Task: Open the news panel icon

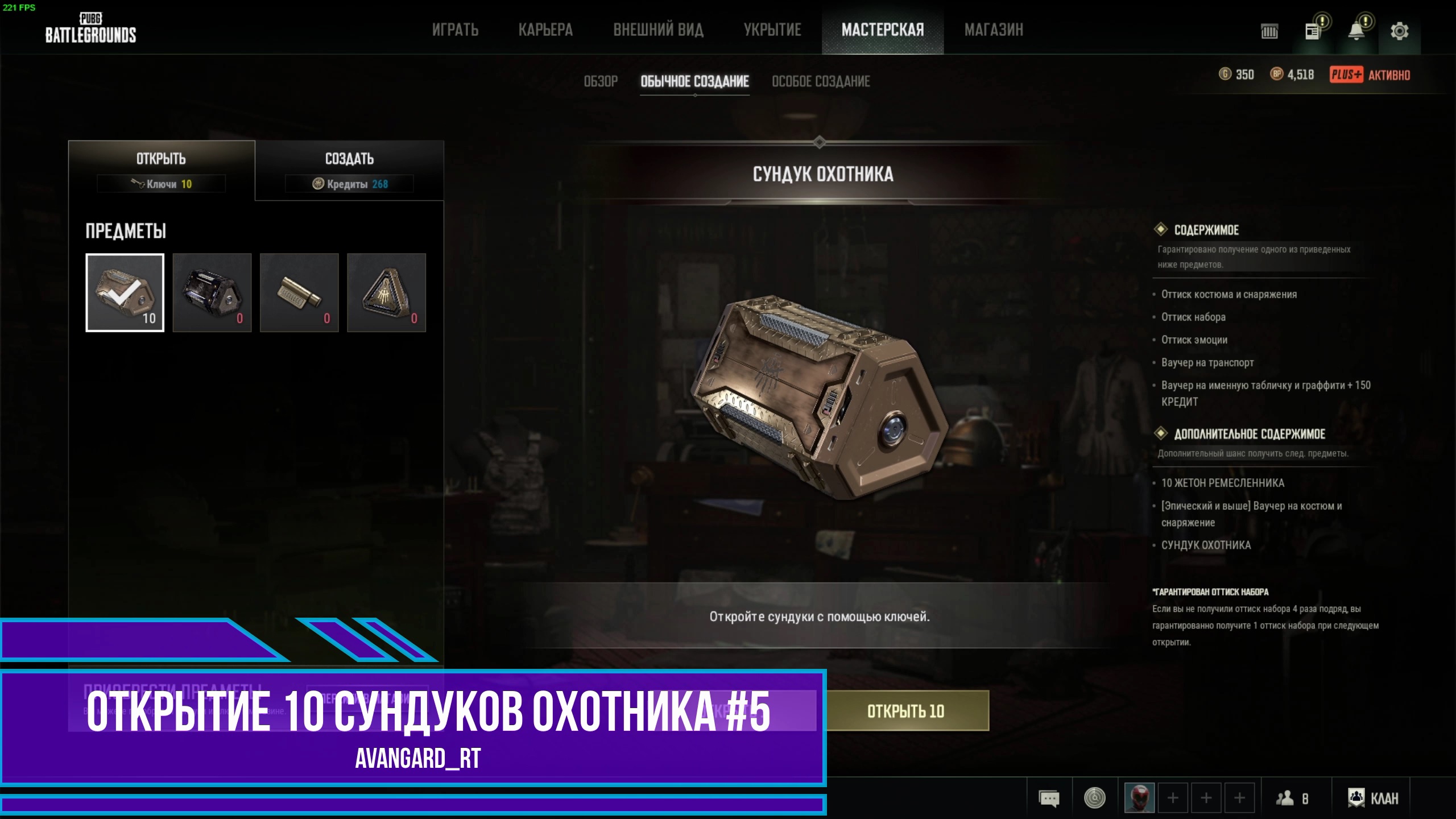Action: pyautogui.click(x=1311, y=31)
